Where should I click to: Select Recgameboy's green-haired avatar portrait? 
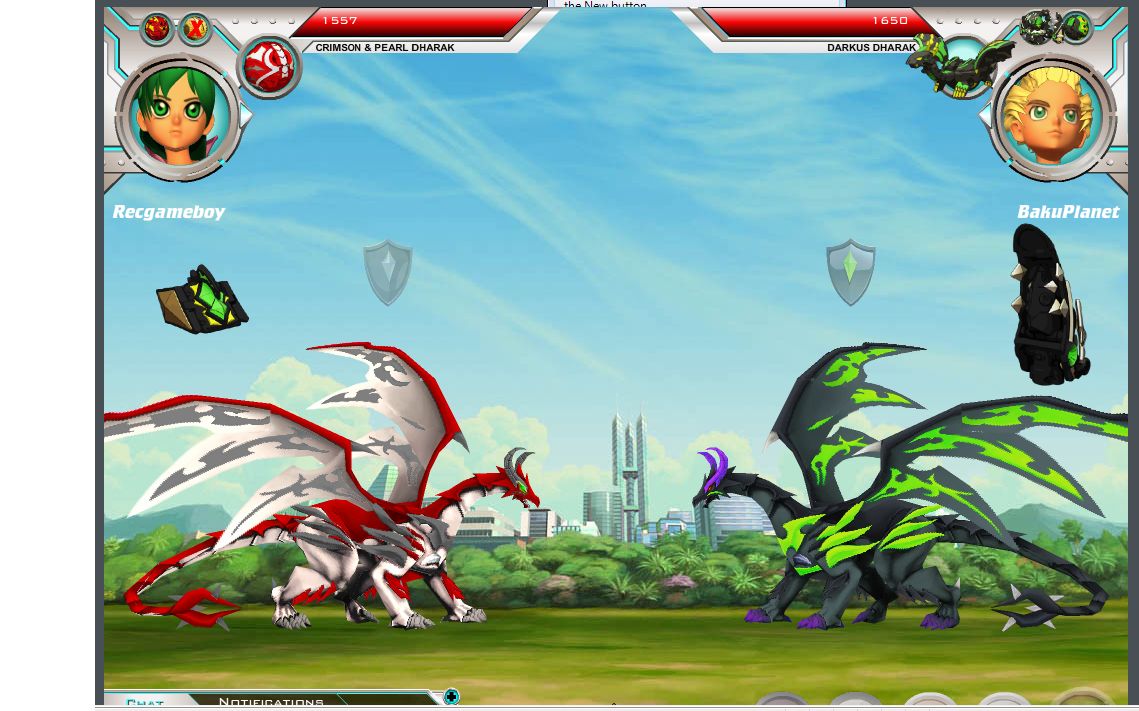(x=180, y=119)
